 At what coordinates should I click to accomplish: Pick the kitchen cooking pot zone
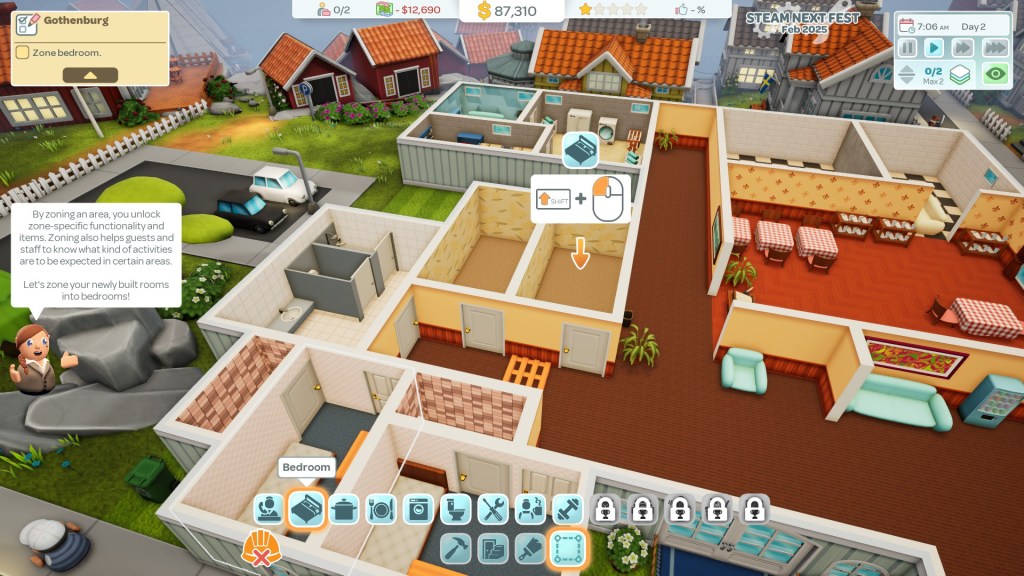tap(344, 509)
